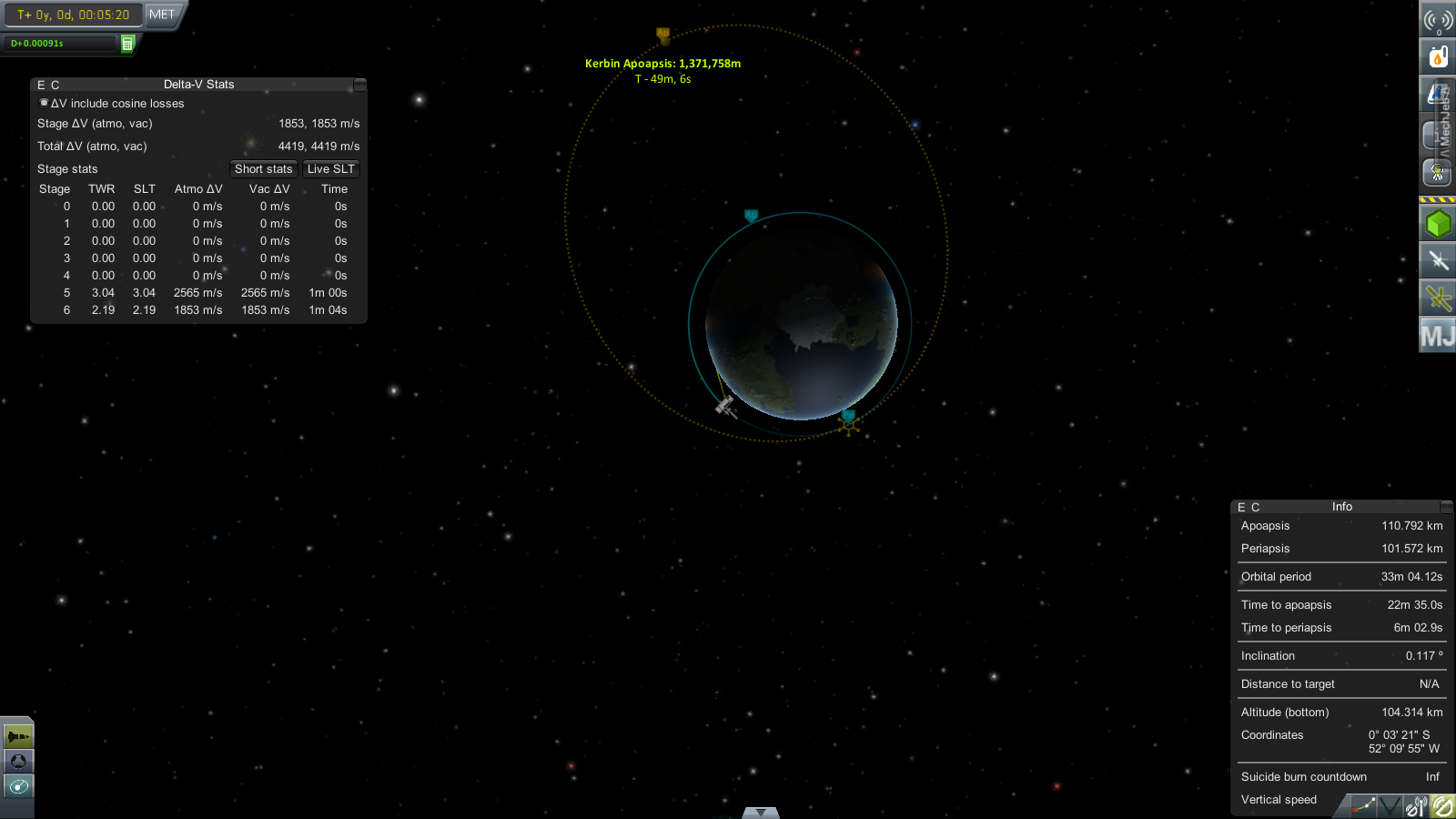Open the olive satellite toolbar button
This screenshot has height=819, width=1456.
1438,298
